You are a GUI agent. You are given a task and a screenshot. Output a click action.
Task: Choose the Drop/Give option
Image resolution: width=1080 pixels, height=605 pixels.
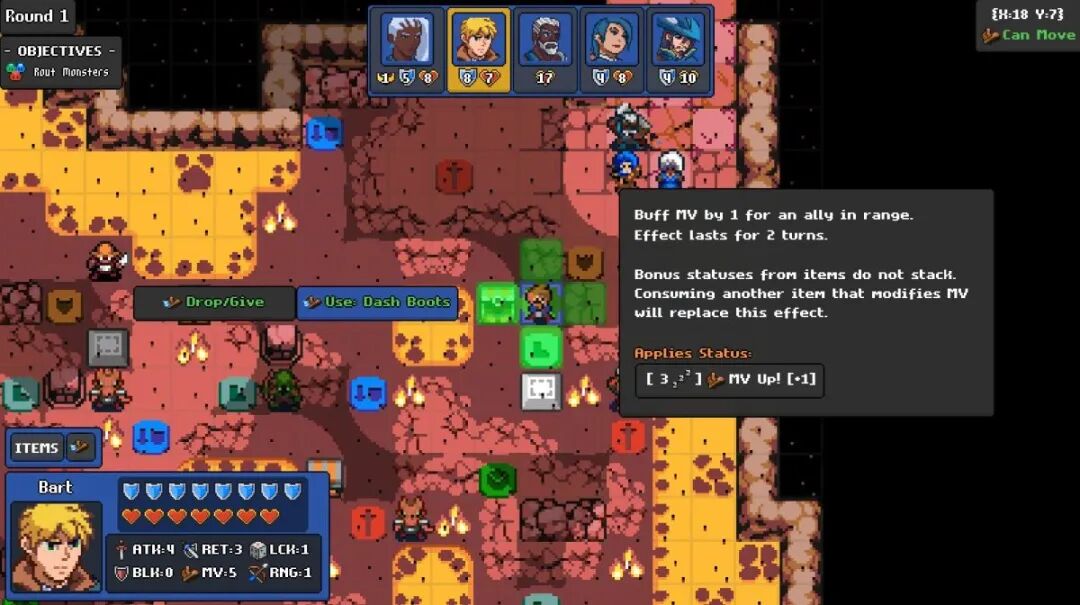(214, 302)
